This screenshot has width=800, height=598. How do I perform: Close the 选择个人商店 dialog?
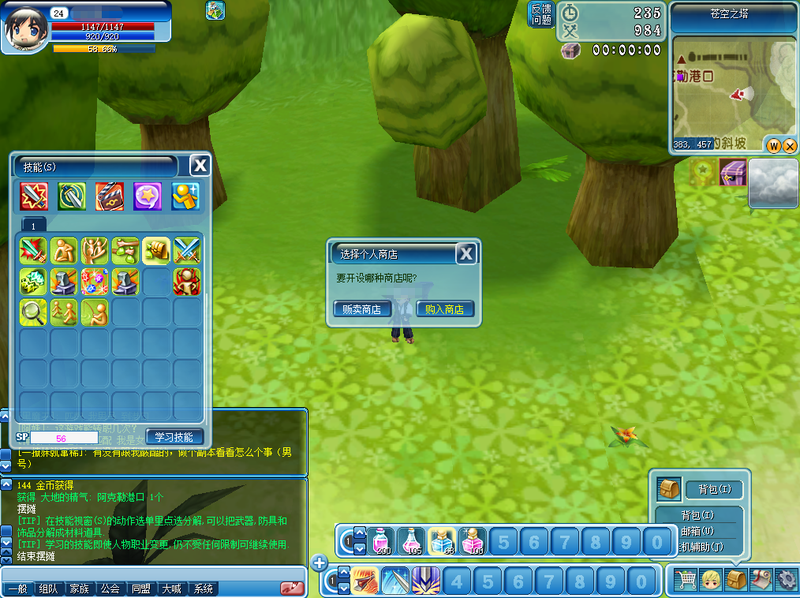[x=466, y=254]
